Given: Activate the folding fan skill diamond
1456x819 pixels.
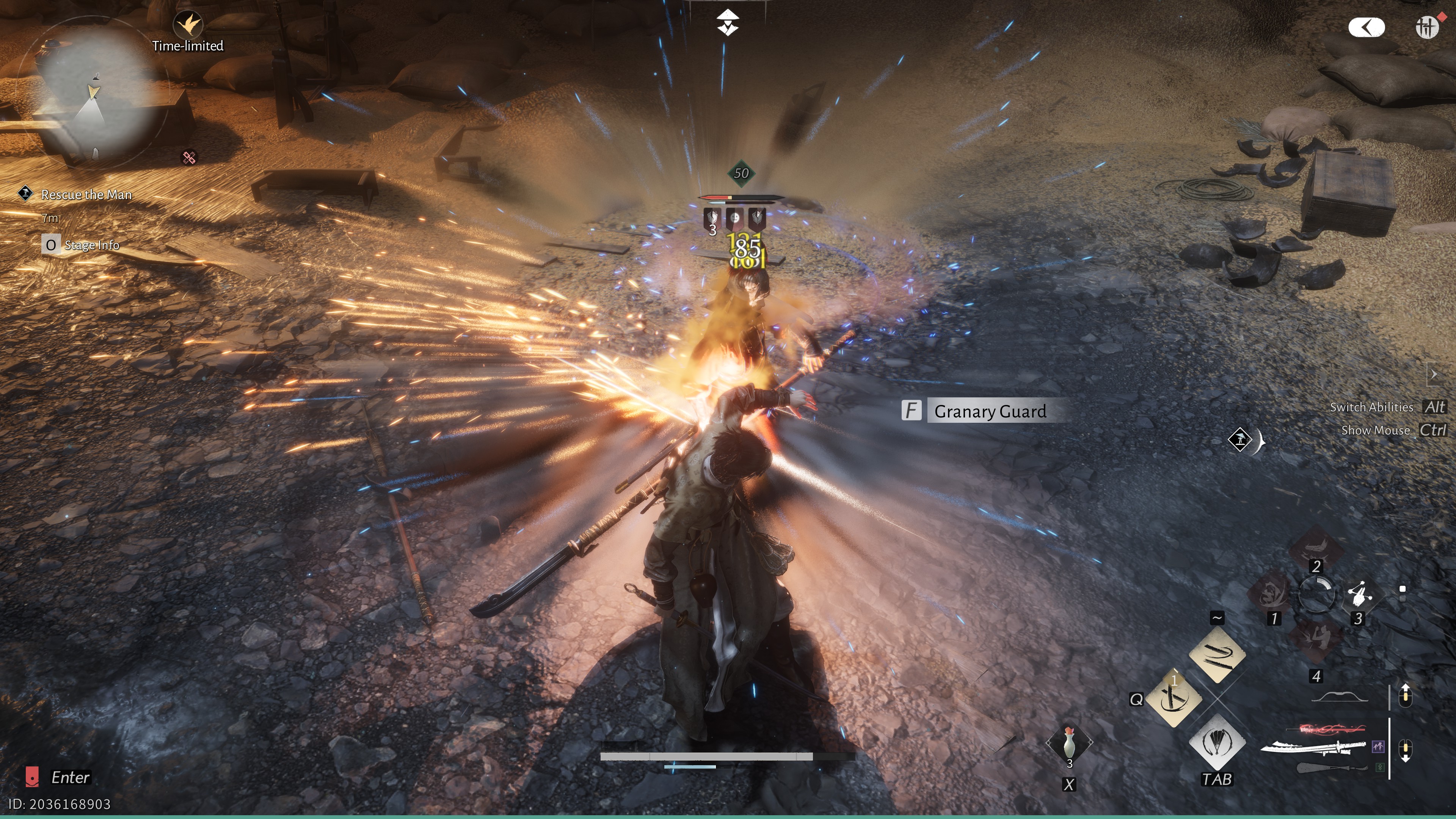Looking at the screenshot, I should coord(1217,742).
